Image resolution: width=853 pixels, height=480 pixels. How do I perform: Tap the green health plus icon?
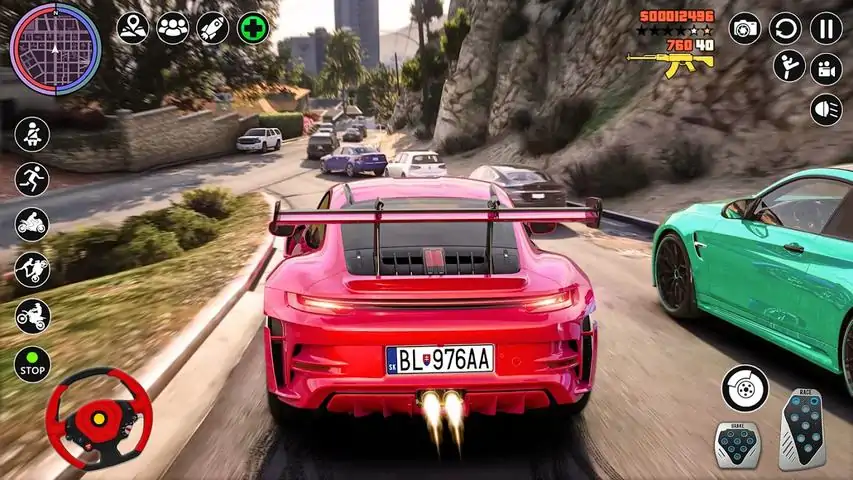pyautogui.click(x=253, y=28)
